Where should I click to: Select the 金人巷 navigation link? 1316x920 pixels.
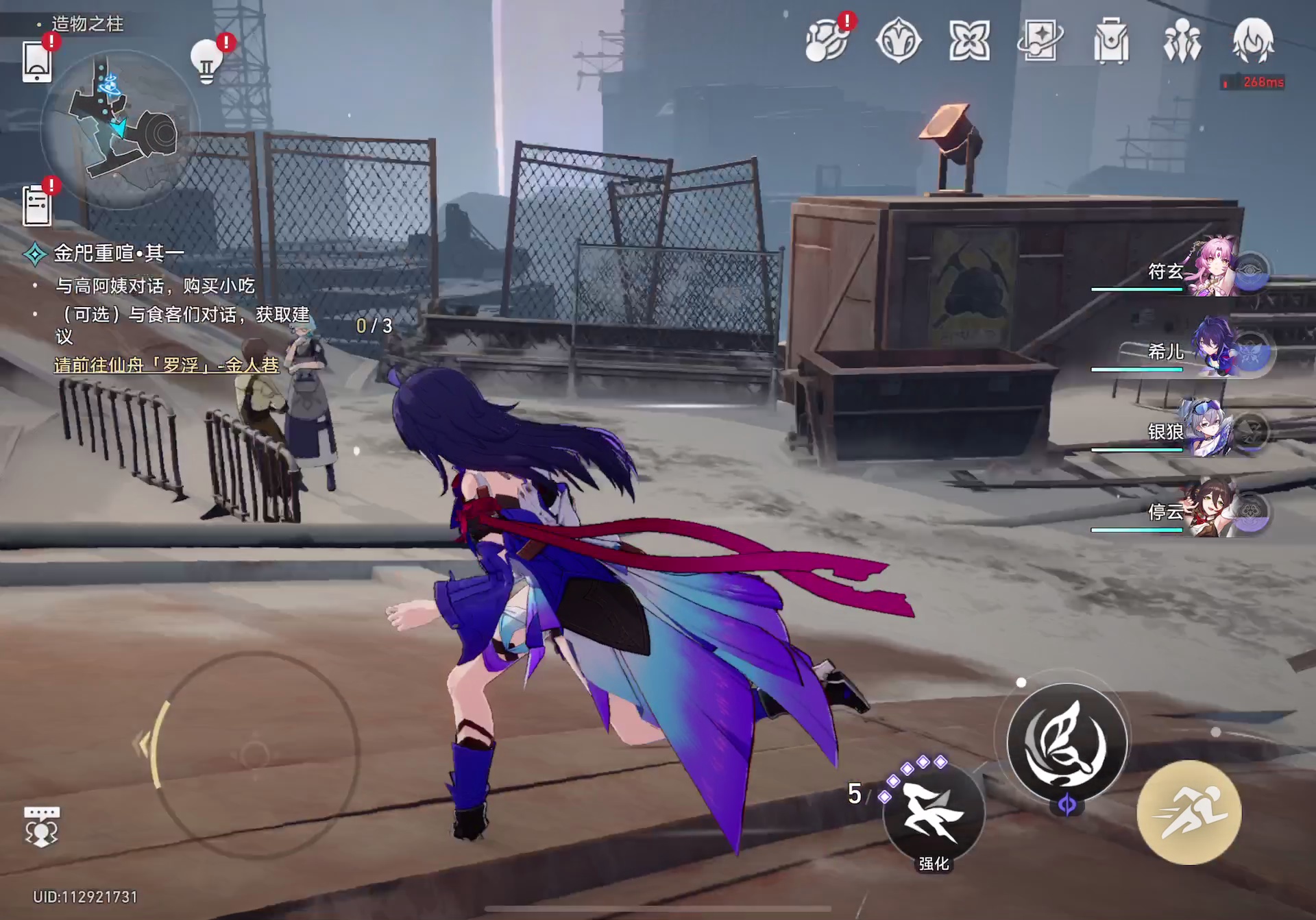(x=167, y=365)
